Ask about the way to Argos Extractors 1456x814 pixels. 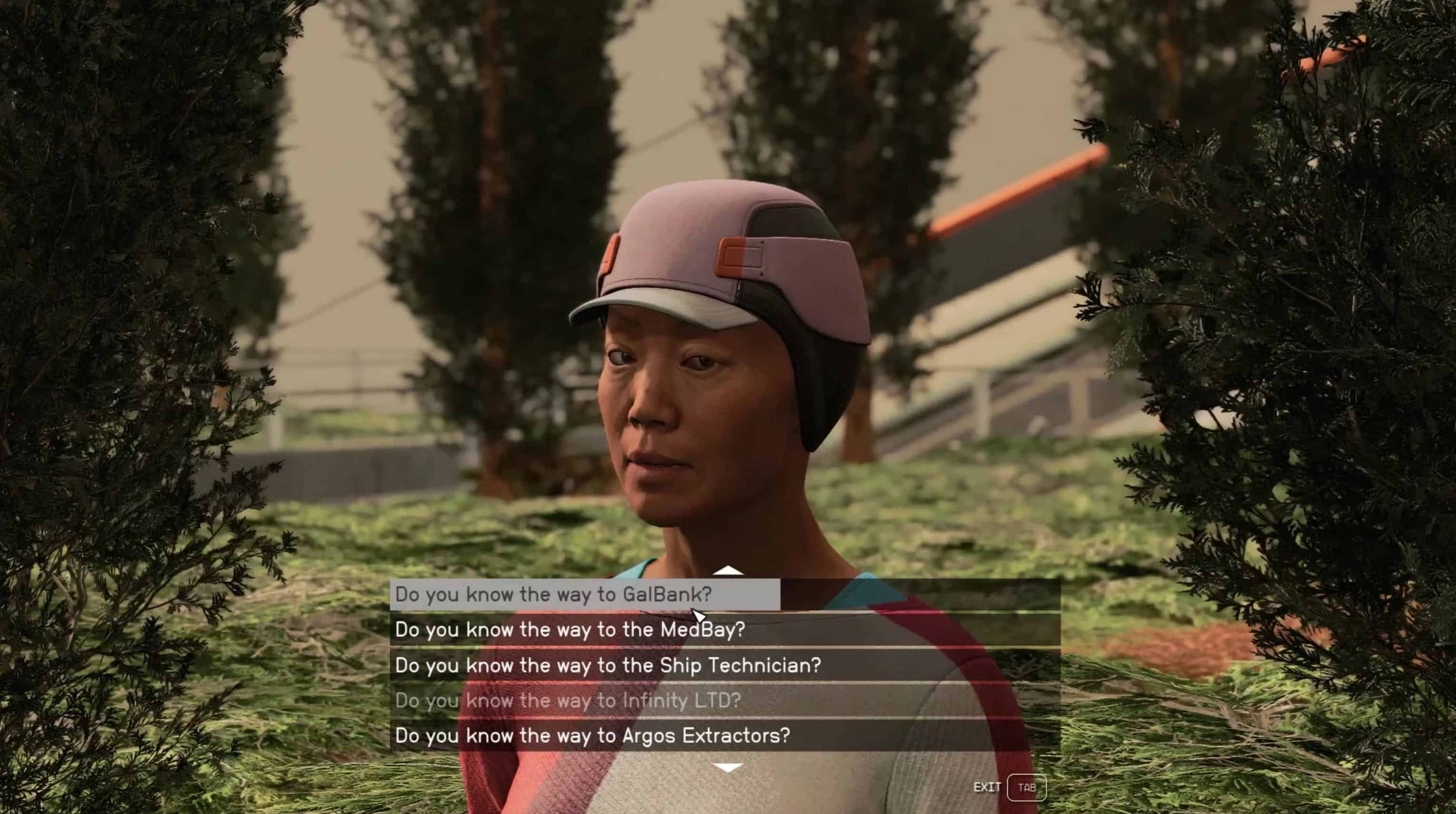(x=592, y=735)
